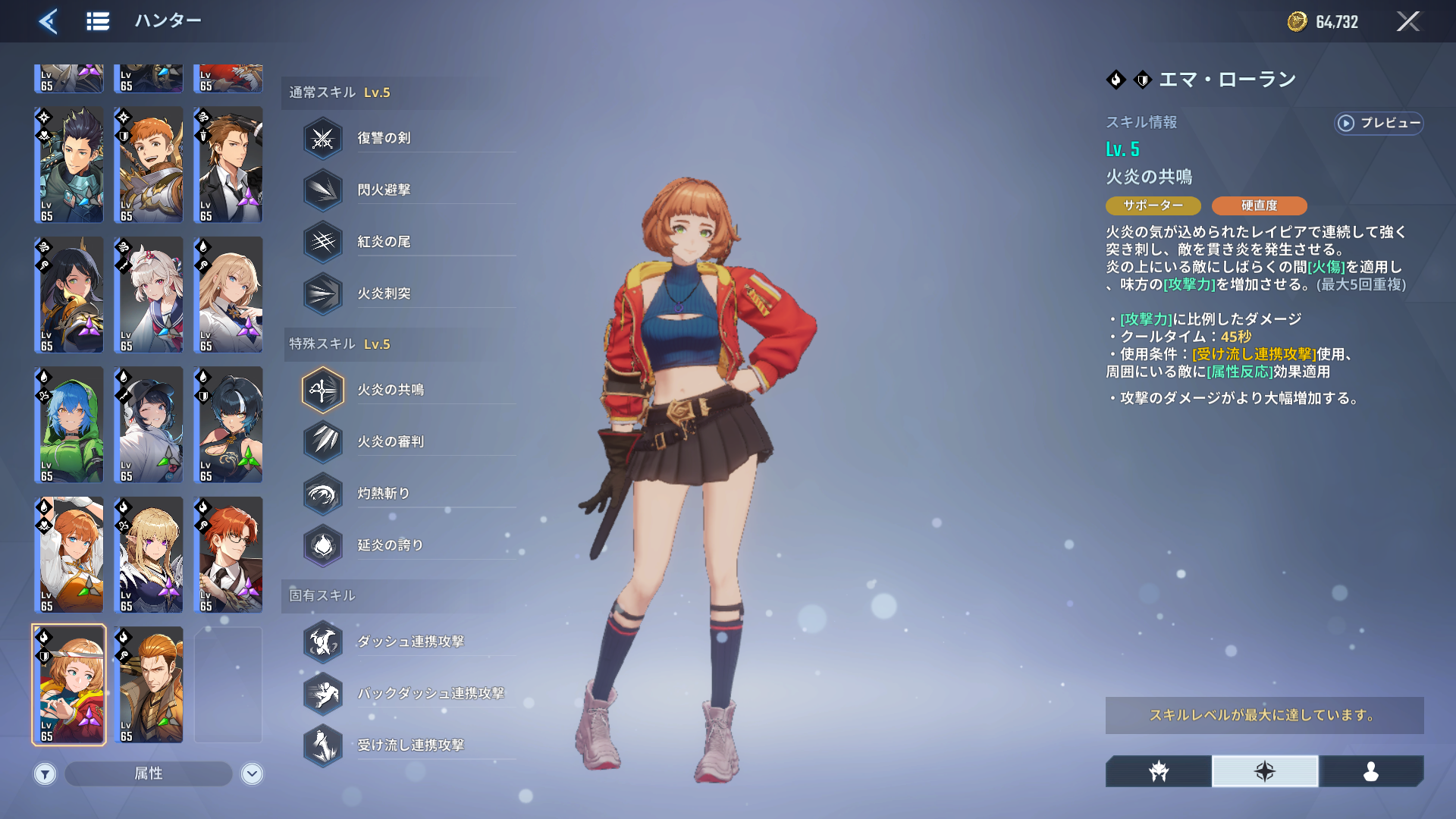
Task: Show the 火炎刺突 skill info
Action: click(384, 293)
